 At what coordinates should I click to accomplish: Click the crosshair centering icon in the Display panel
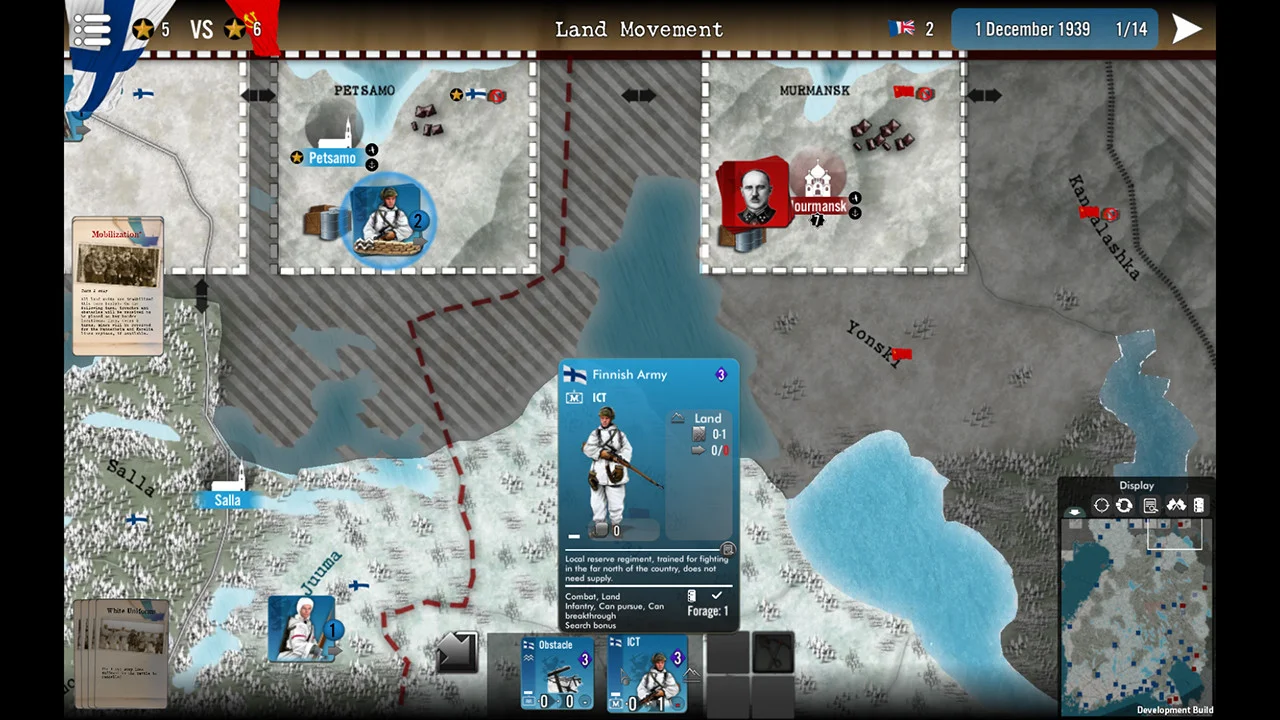1101,505
